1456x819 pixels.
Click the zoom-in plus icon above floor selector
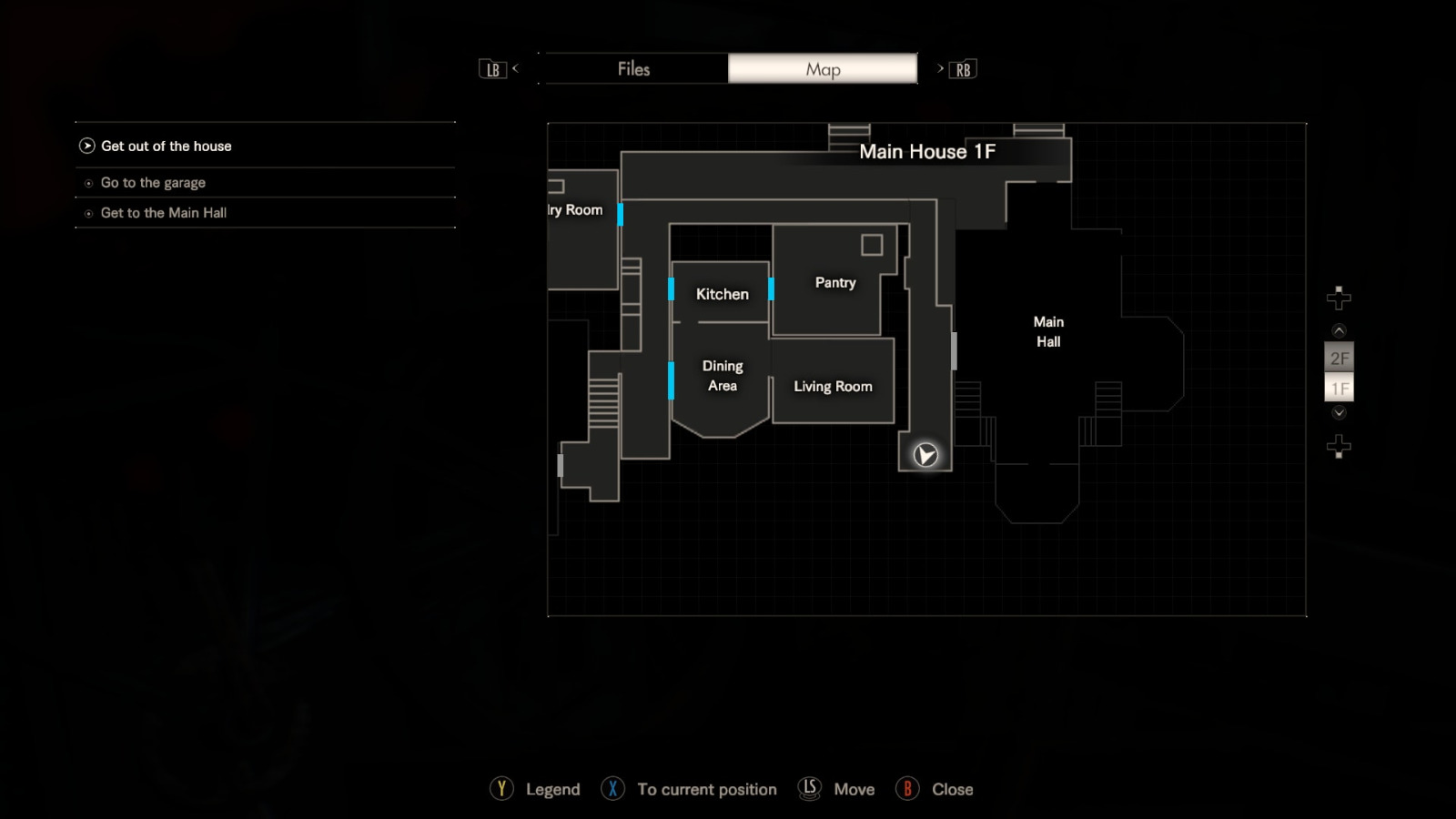pos(1338,296)
